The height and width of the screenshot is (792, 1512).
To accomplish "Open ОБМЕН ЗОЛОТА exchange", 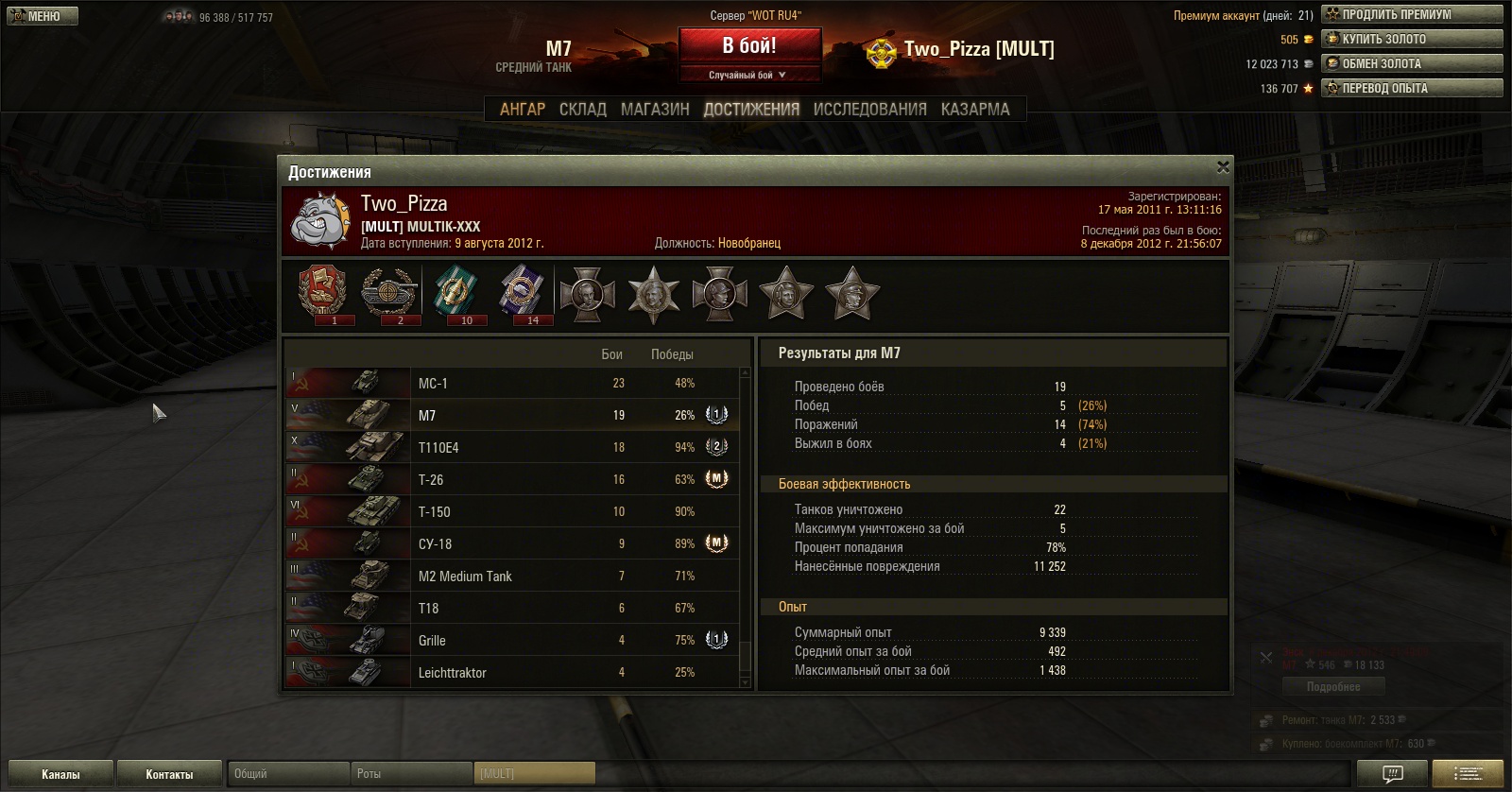I will pyautogui.click(x=1411, y=63).
